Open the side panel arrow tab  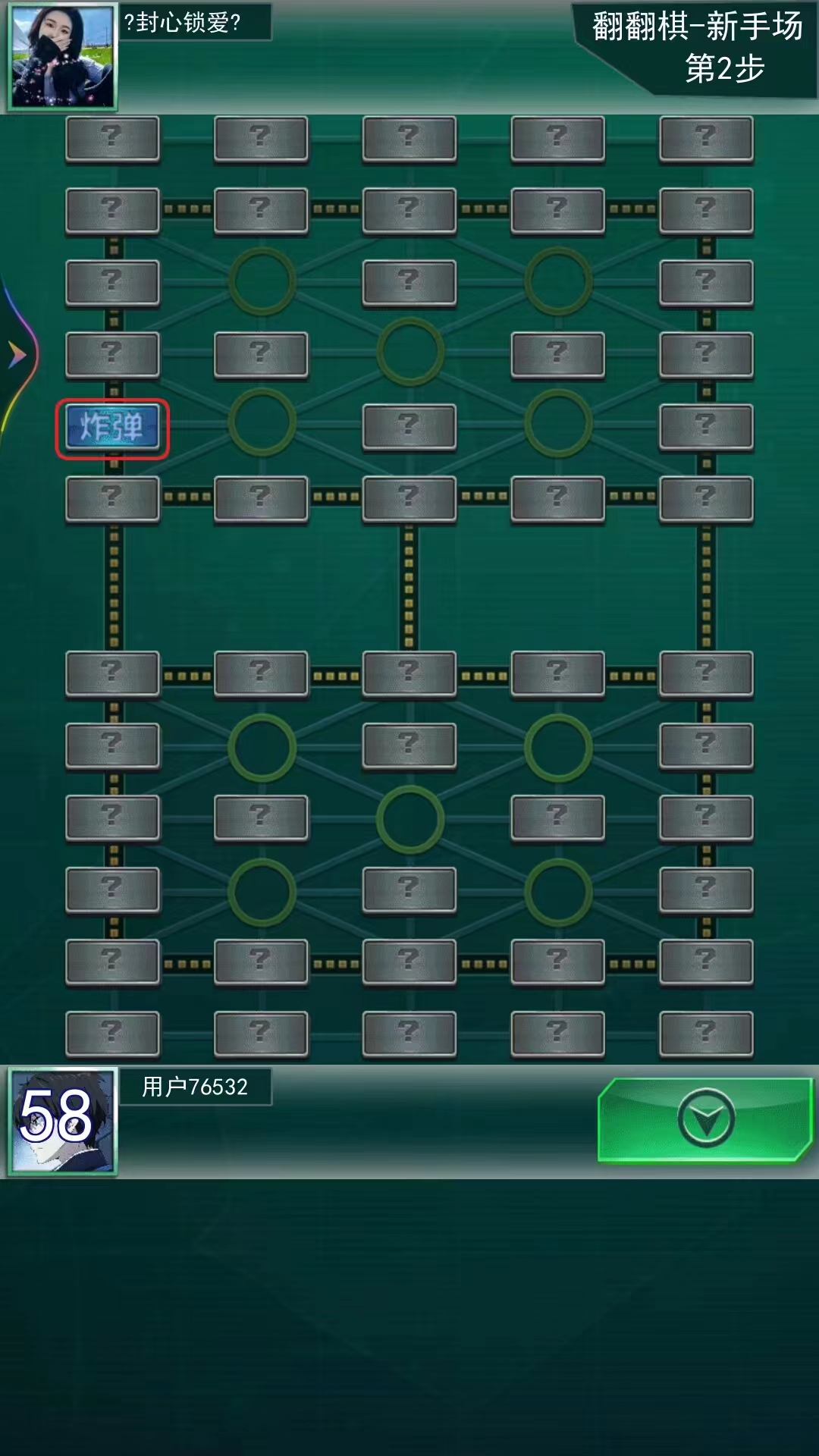17,354
